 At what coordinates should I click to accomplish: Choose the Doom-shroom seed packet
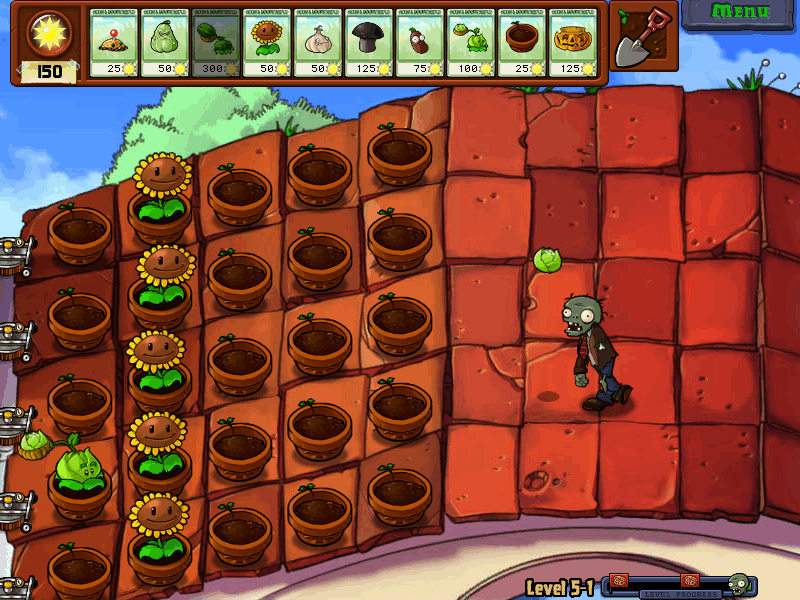tap(369, 44)
